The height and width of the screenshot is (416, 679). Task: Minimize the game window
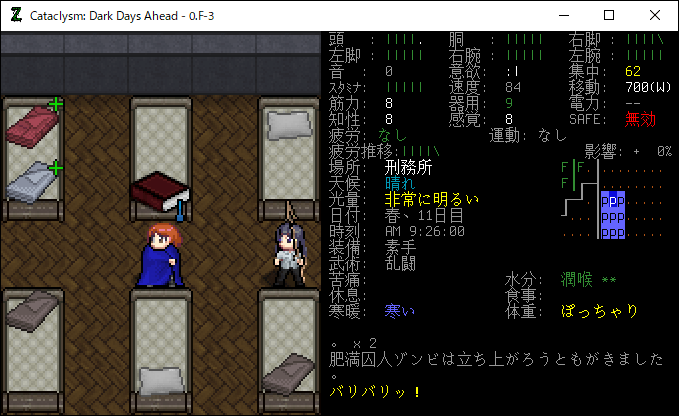click(563, 15)
